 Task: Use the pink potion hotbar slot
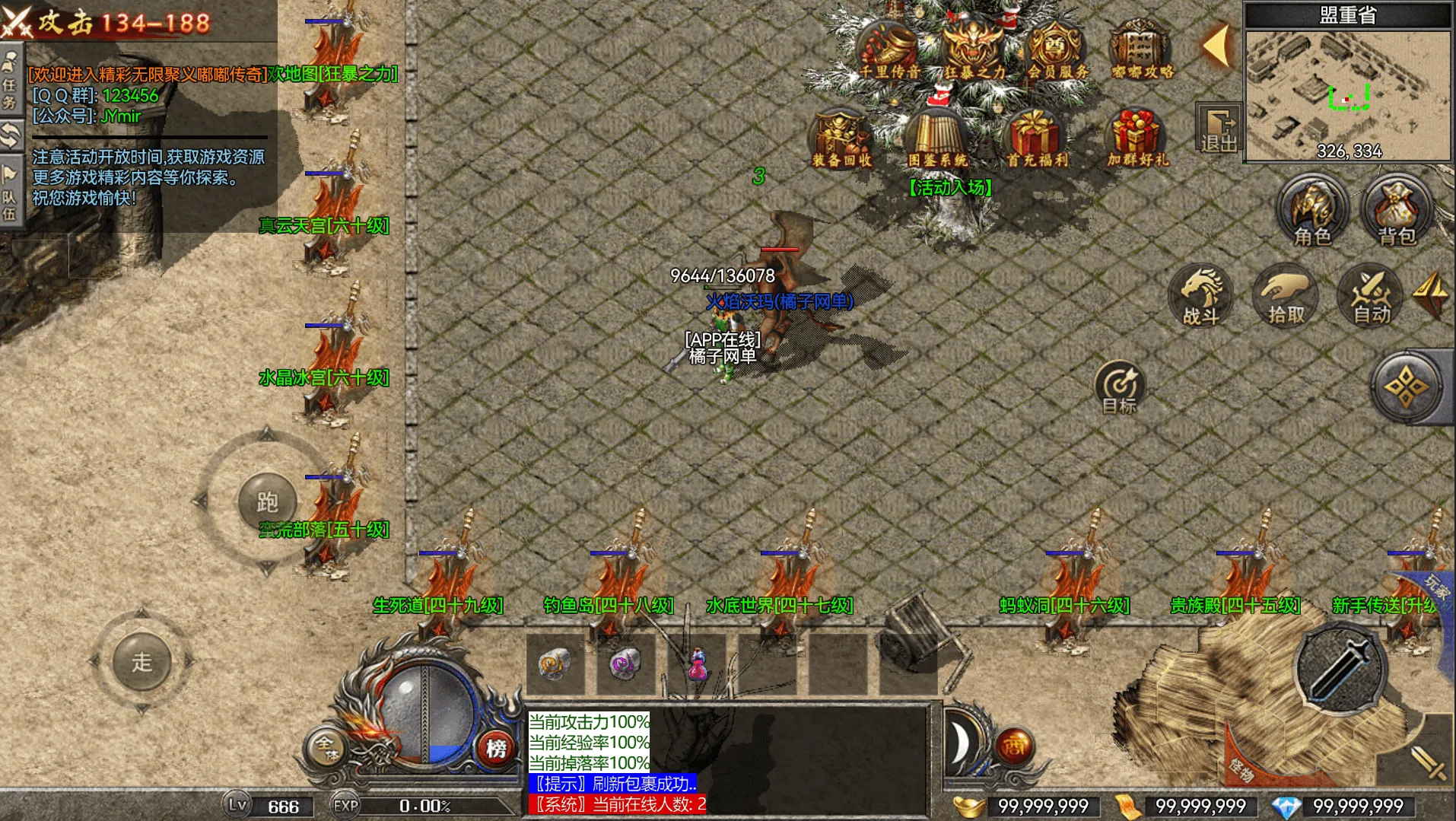coord(697,663)
